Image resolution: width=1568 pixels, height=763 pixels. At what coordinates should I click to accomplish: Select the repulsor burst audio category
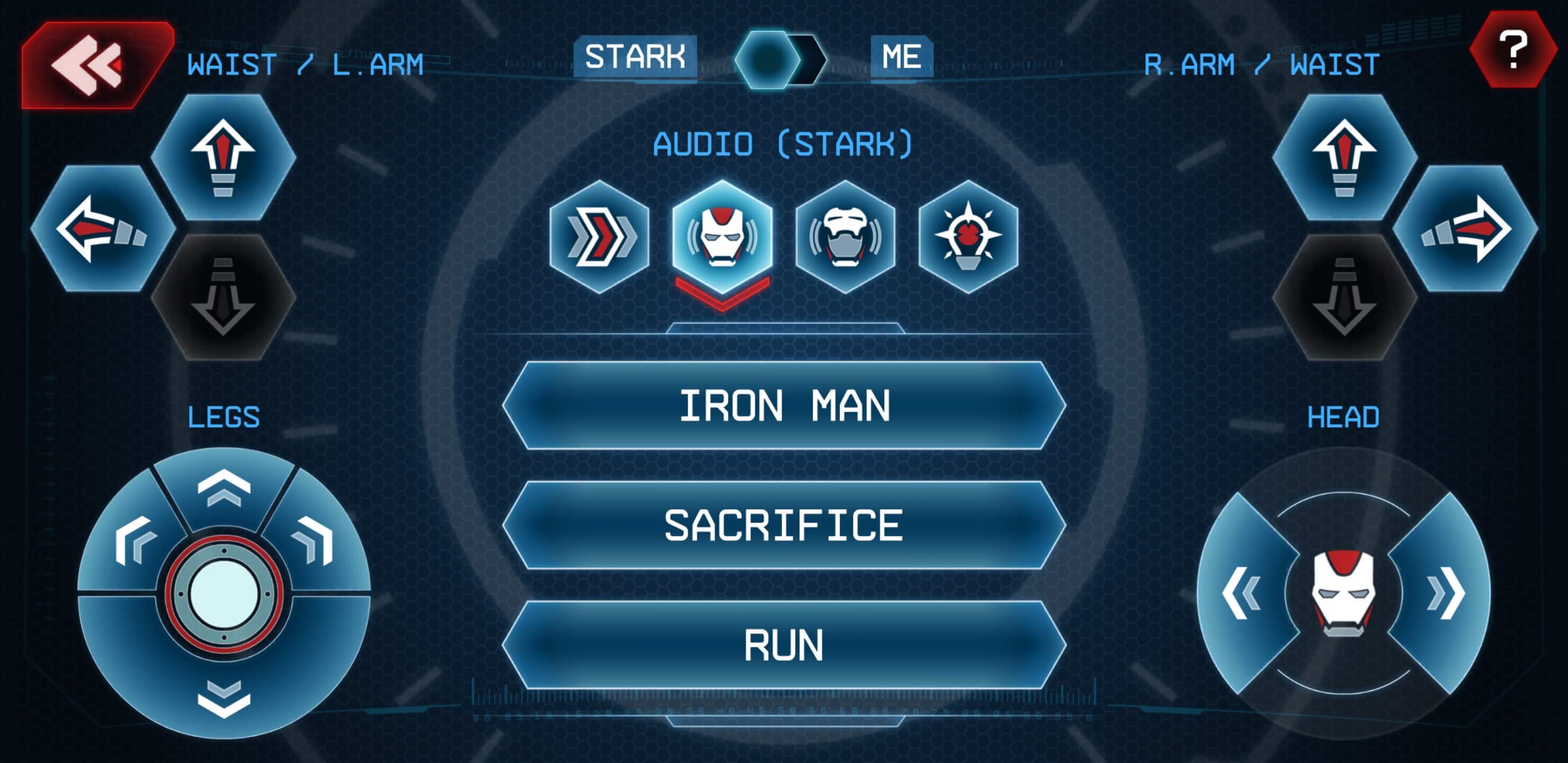pyautogui.click(x=968, y=236)
